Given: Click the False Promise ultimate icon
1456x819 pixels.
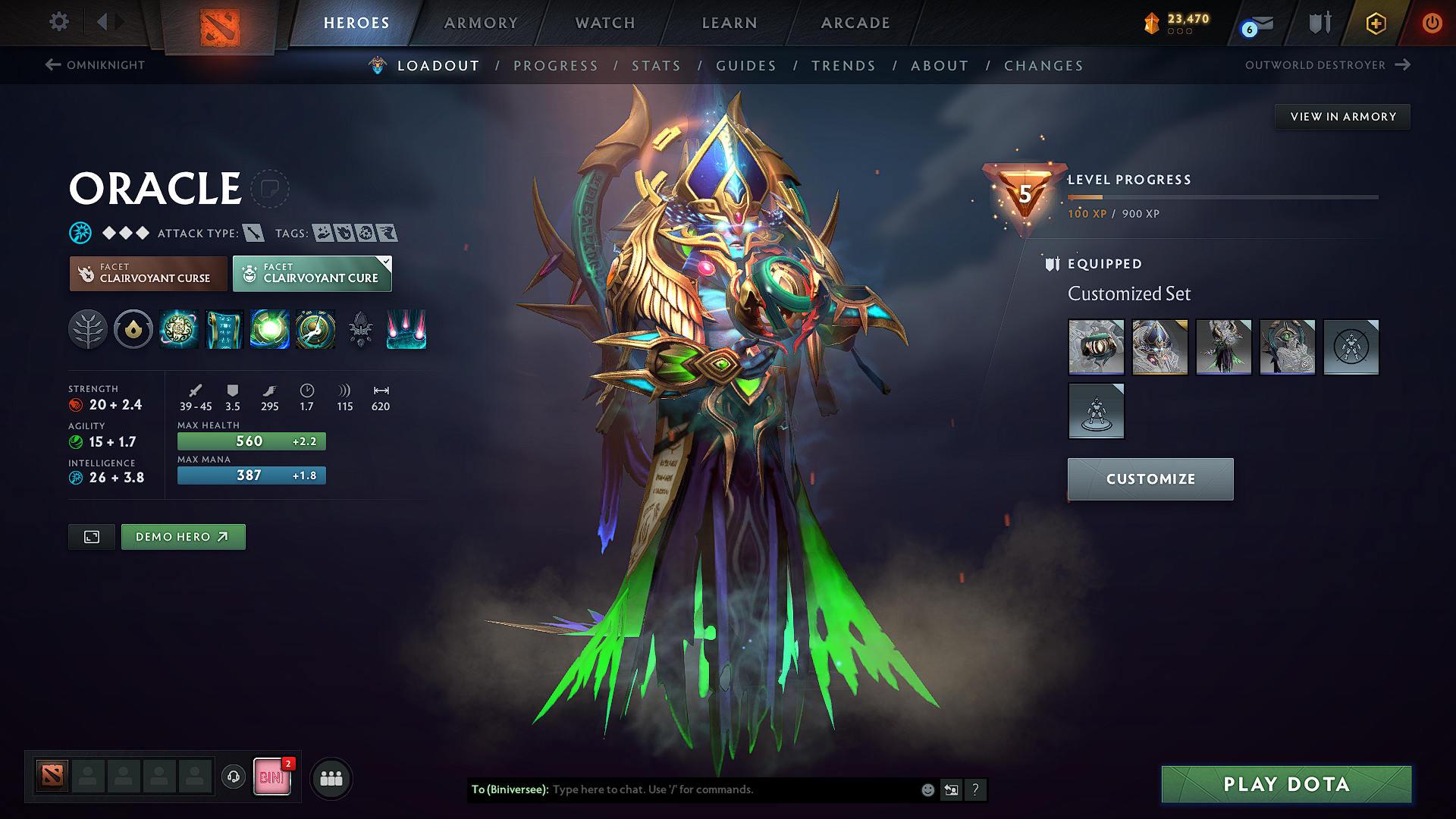Looking at the screenshot, I should click(315, 330).
